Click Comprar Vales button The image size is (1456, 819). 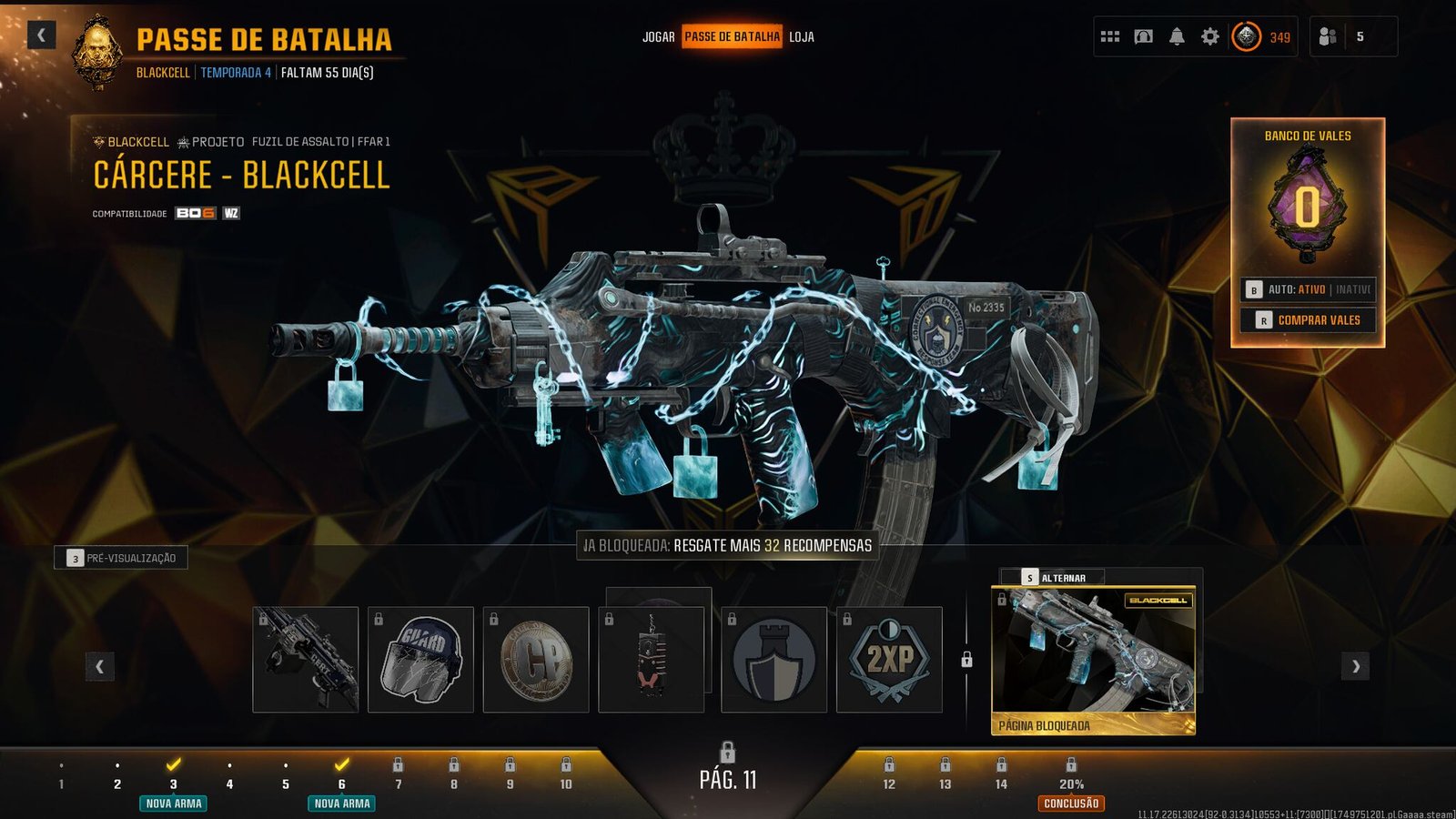(x=1309, y=320)
